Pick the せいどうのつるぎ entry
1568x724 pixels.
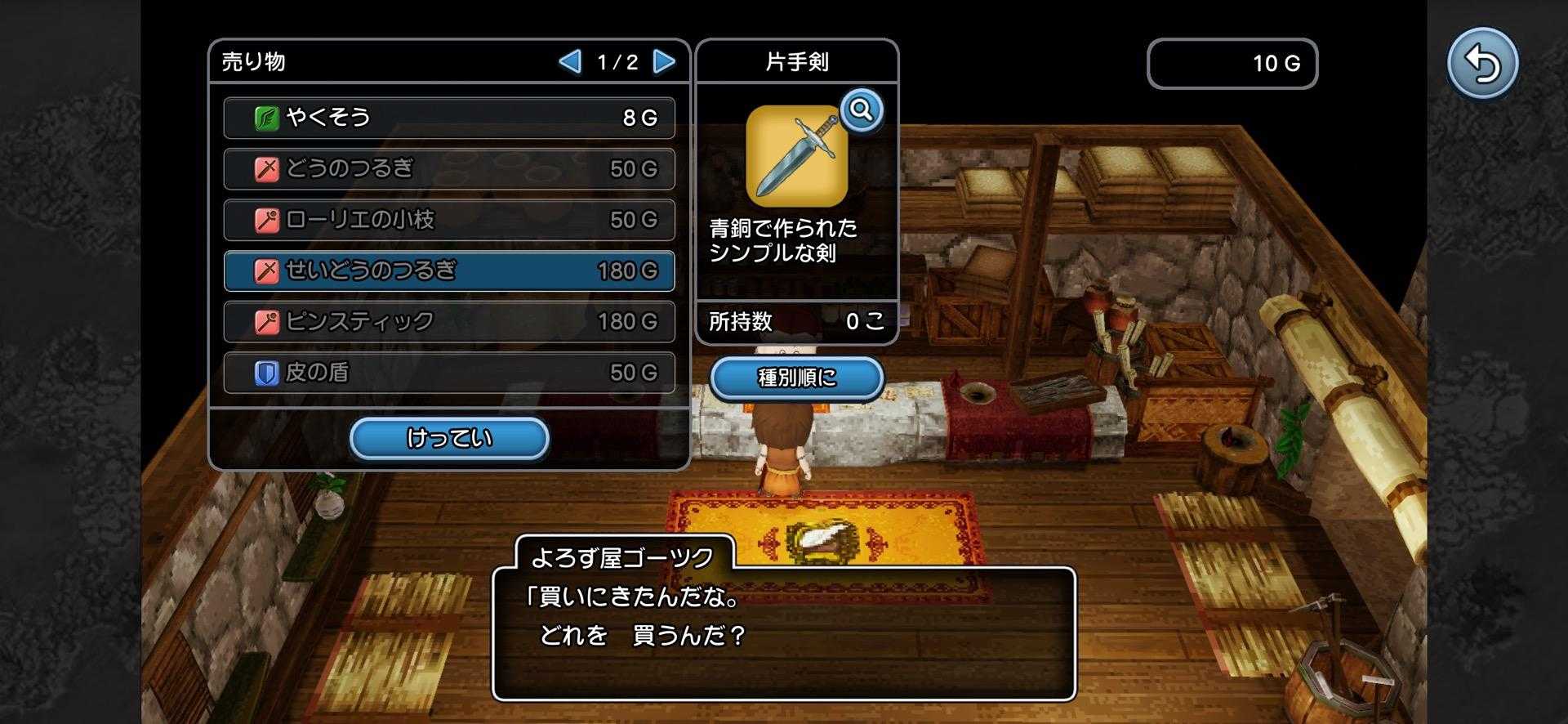(x=449, y=270)
